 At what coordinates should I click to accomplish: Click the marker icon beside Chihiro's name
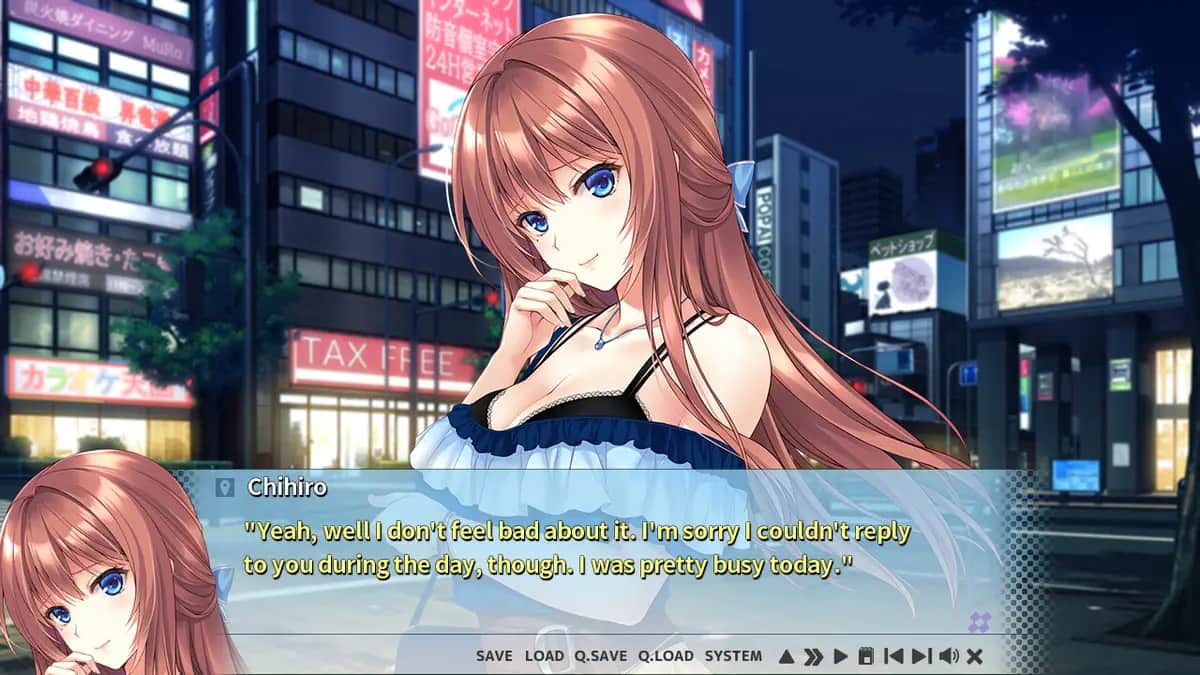224,488
